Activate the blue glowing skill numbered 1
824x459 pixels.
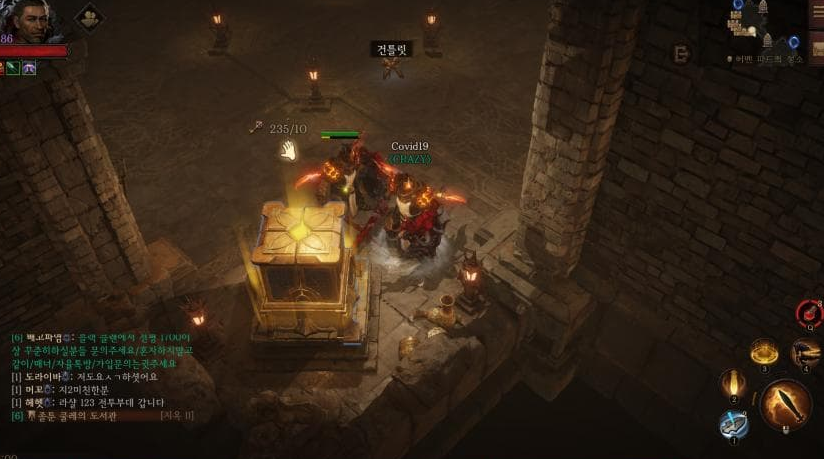pos(732,424)
